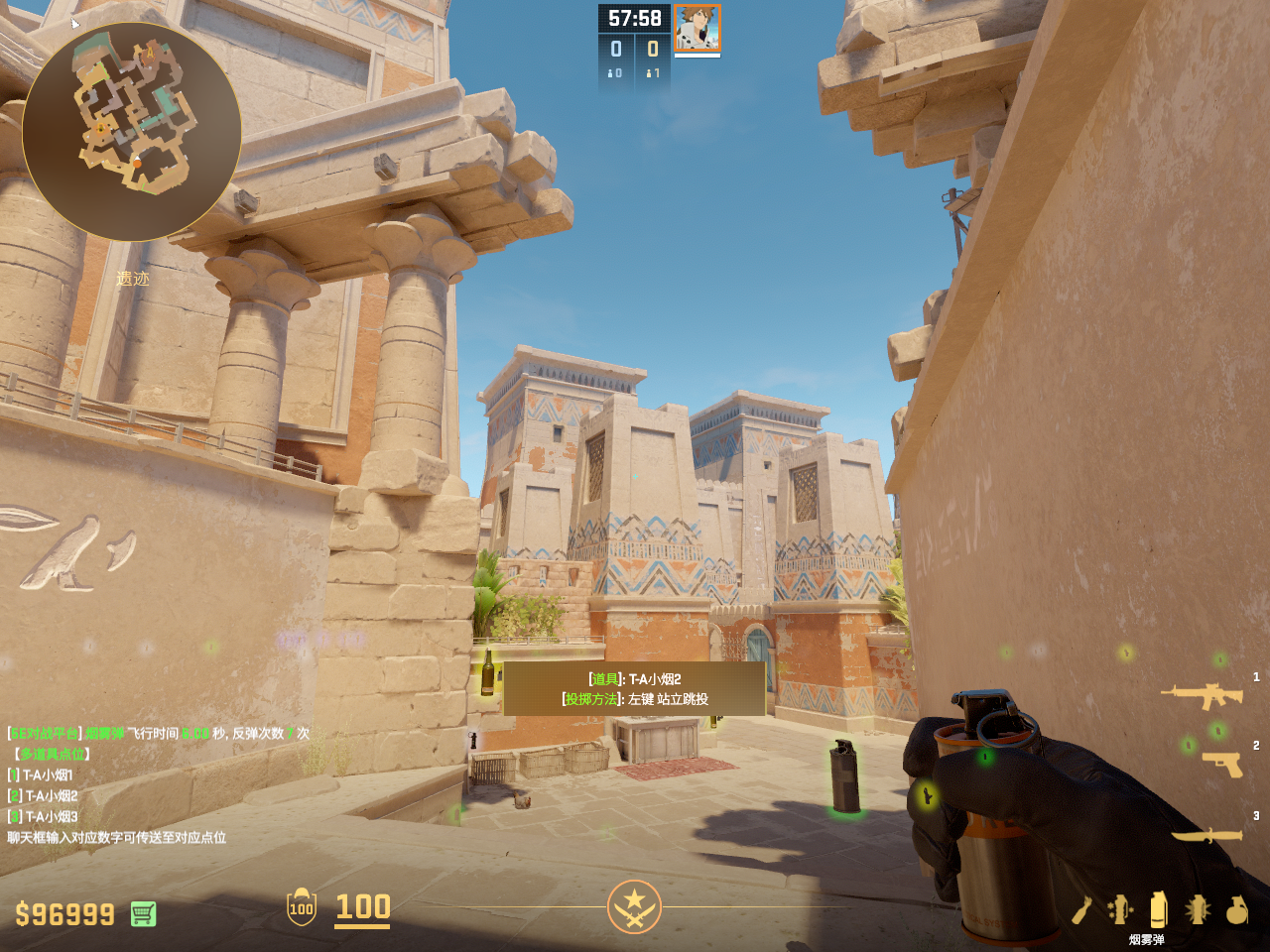The height and width of the screenshot is (952, 1270).
Task: Click the player avatar beside the scoreboard
Action: [x=698, y=28]
